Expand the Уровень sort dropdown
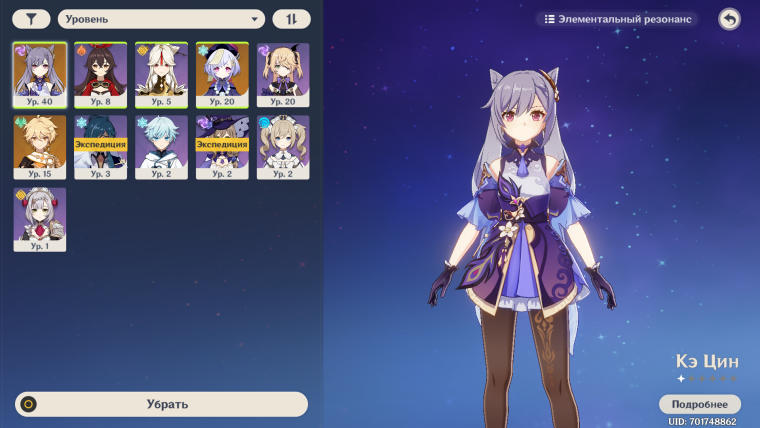 point(161,19)
